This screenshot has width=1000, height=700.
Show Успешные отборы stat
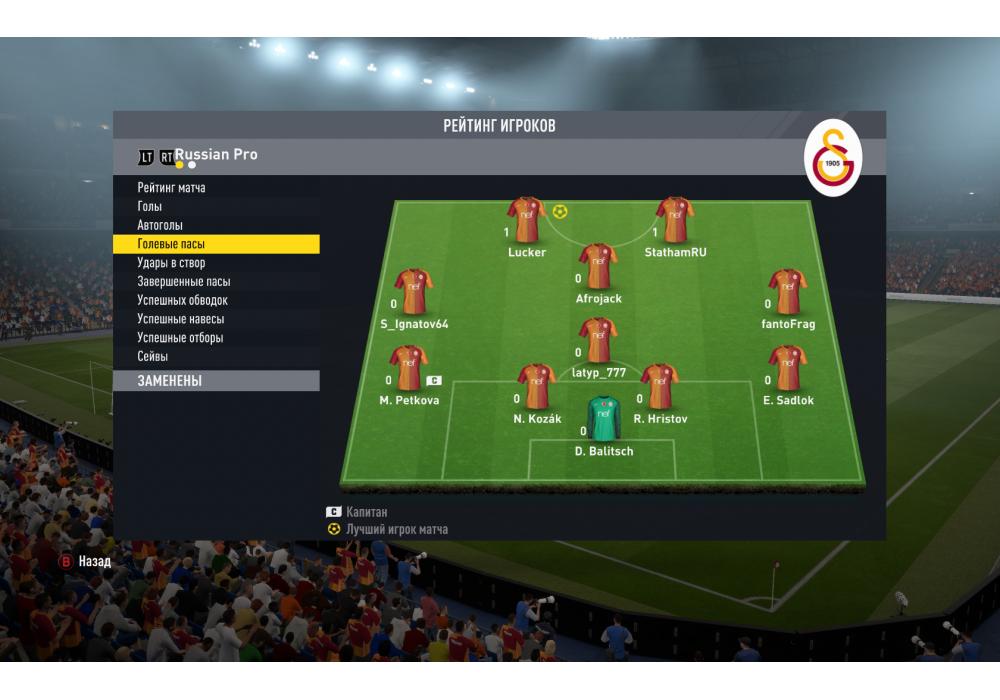tap(180, 338)
